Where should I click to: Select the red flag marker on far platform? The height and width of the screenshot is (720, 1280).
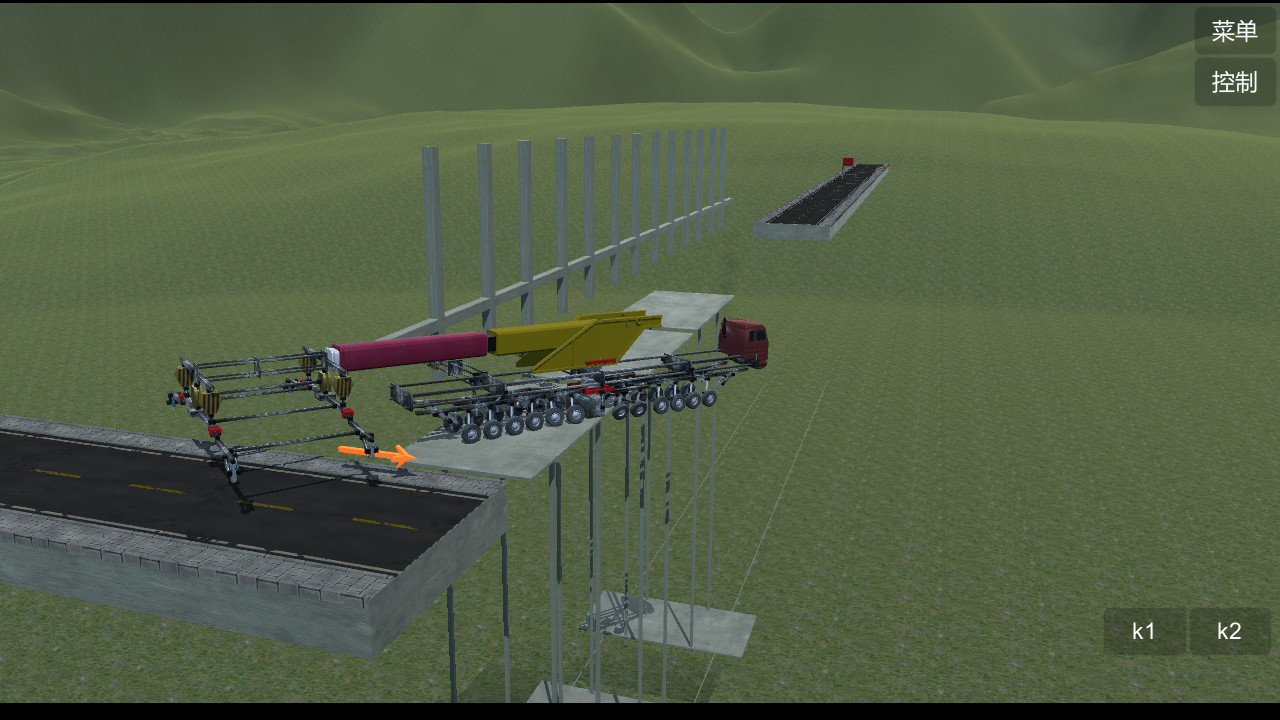tap(846, 162)
